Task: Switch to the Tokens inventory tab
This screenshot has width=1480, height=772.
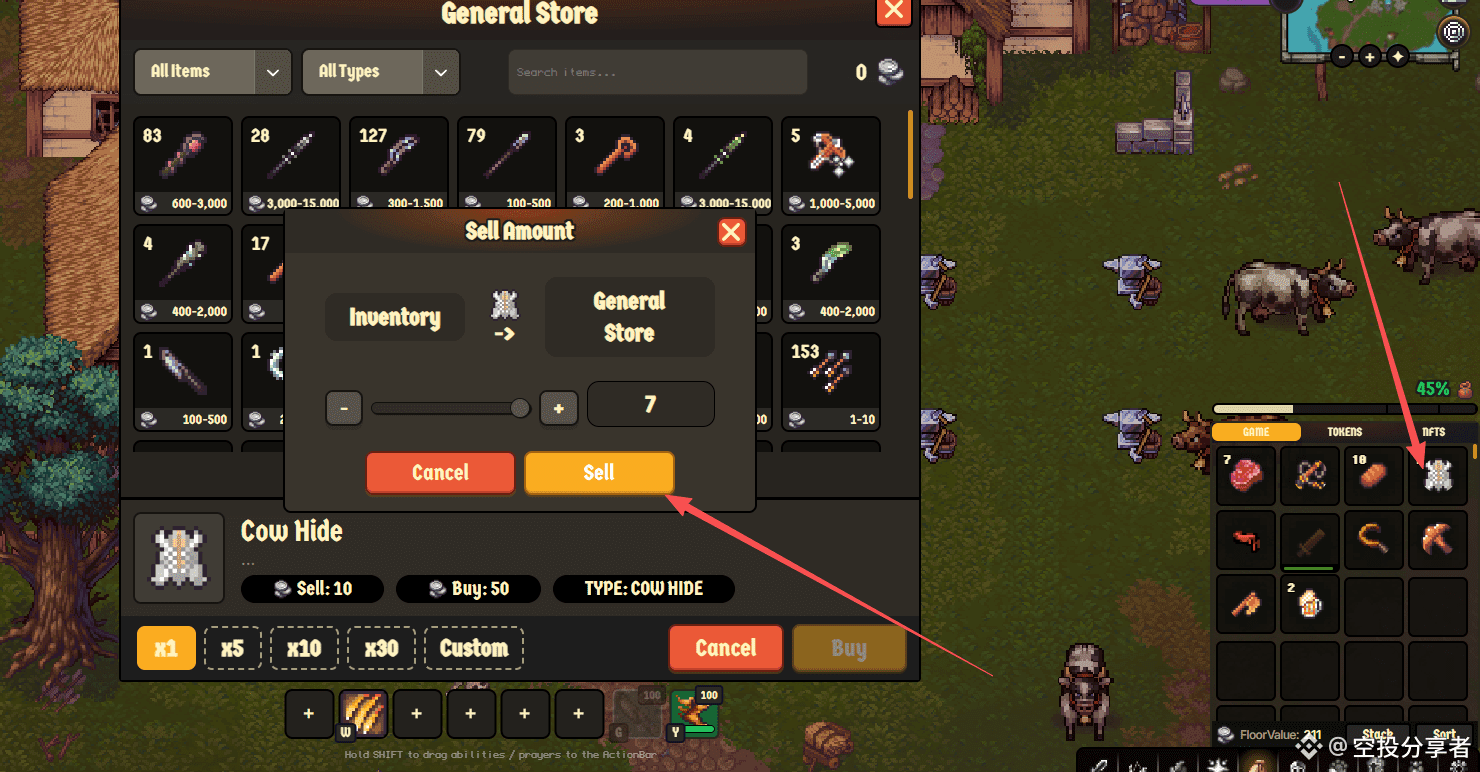Action: point(1344,432)
